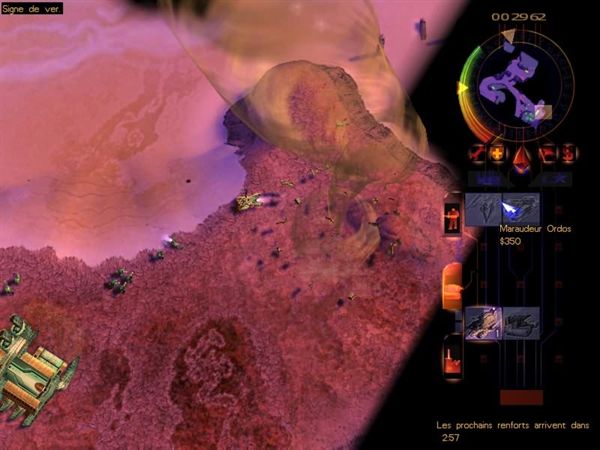Click the highlighted build icon showing a 1
Viewport: 600px width, 450px height.
click(482, 322)
